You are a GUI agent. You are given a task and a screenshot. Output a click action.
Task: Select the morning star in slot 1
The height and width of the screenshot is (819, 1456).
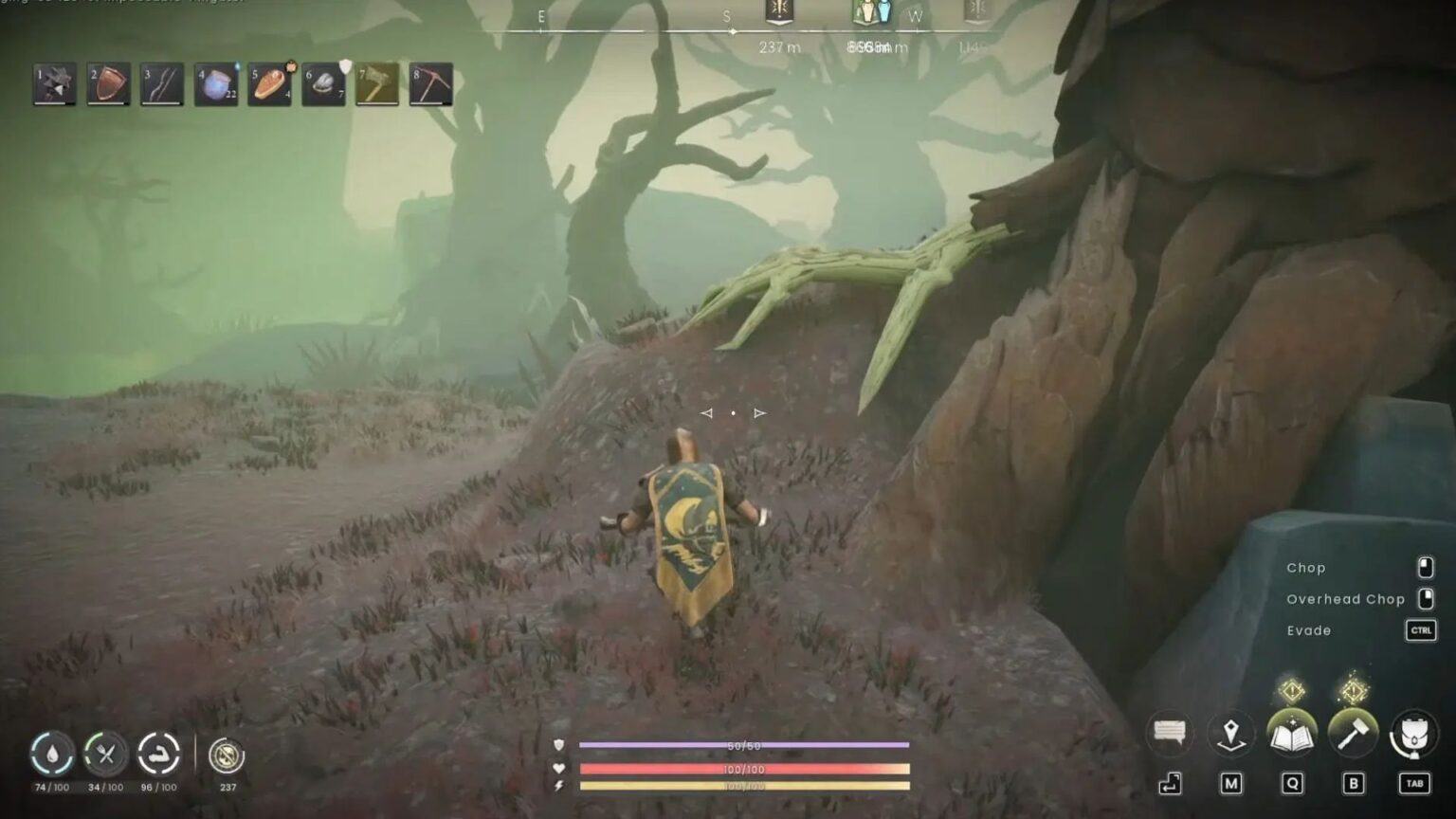[52, 85]
